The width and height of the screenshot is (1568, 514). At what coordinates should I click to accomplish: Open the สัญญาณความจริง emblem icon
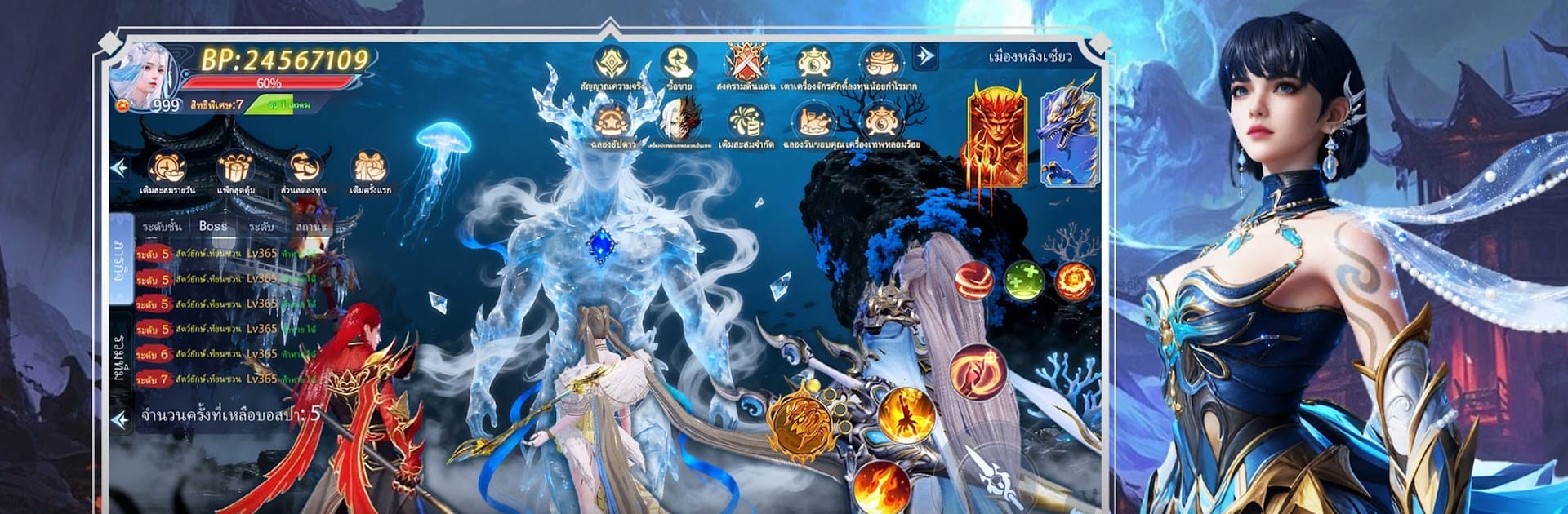coord(611,64)
